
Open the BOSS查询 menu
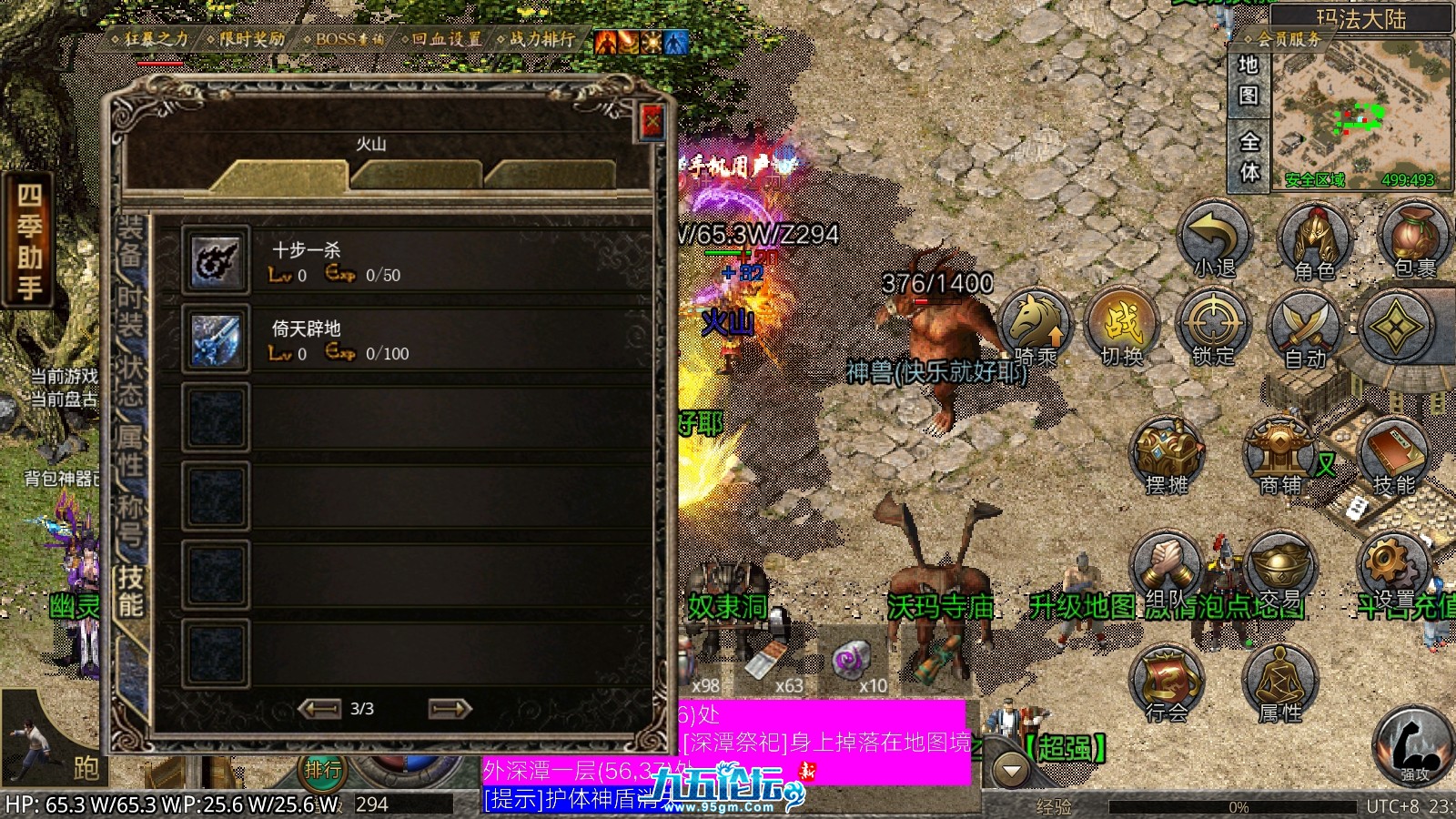tap(344, 39)
